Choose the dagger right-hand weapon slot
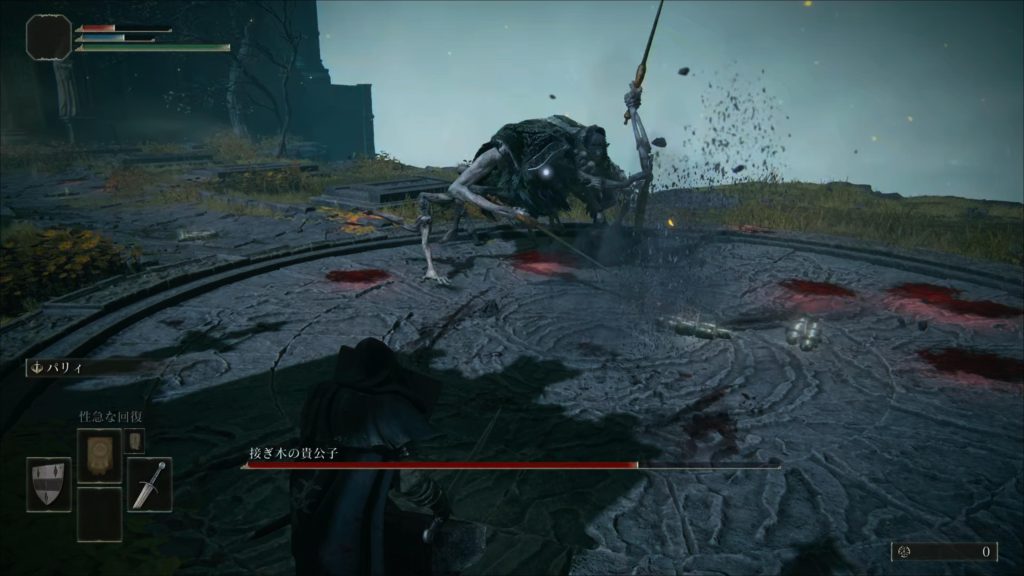The height and width of the screenshot is (576, 1024). pos(149,485)
